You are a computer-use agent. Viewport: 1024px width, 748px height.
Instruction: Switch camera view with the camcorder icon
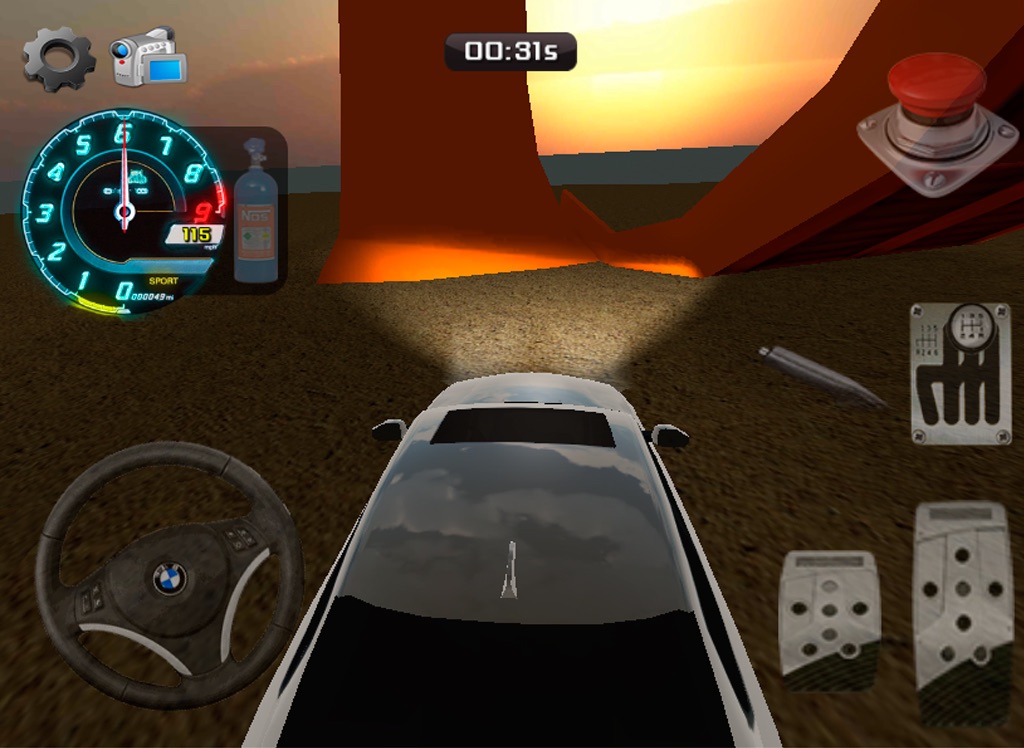tap(149, 57)
